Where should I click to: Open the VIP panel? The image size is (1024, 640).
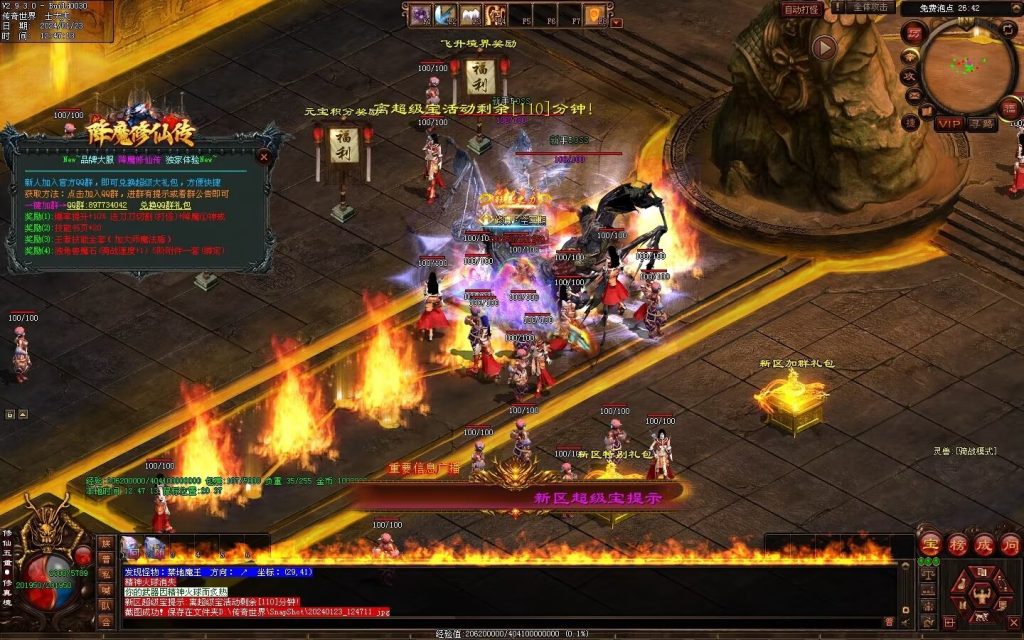click(949, 123)
